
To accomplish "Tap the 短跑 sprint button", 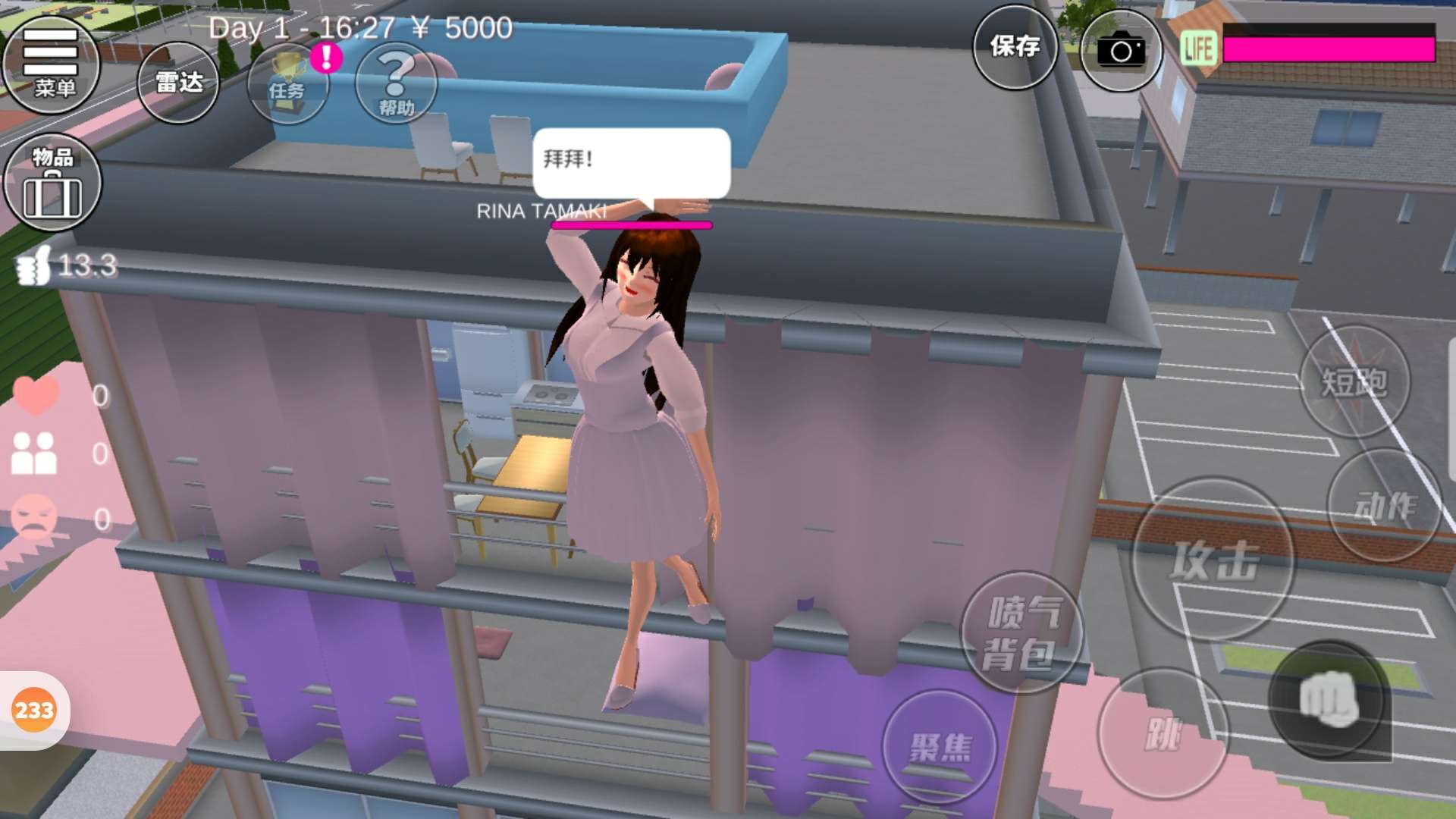I will pos(1354,381).
